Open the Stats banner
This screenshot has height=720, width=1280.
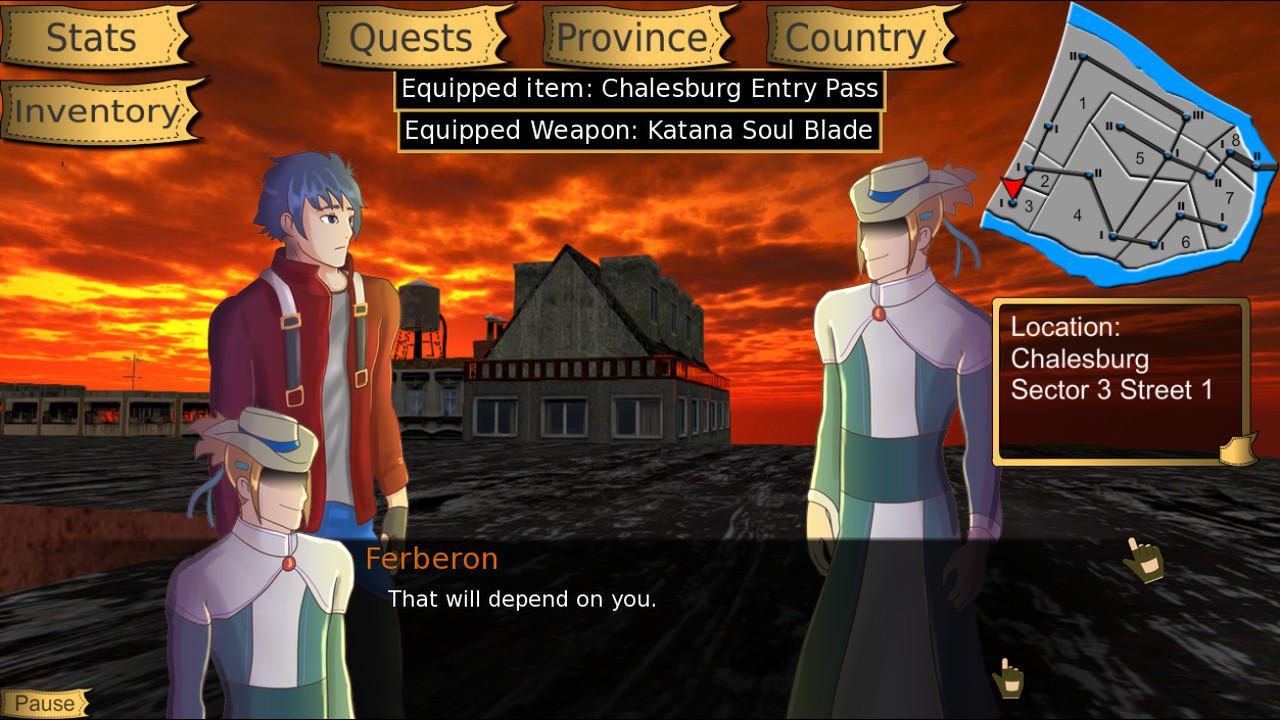pyautogui.click(x=93, y=38)
